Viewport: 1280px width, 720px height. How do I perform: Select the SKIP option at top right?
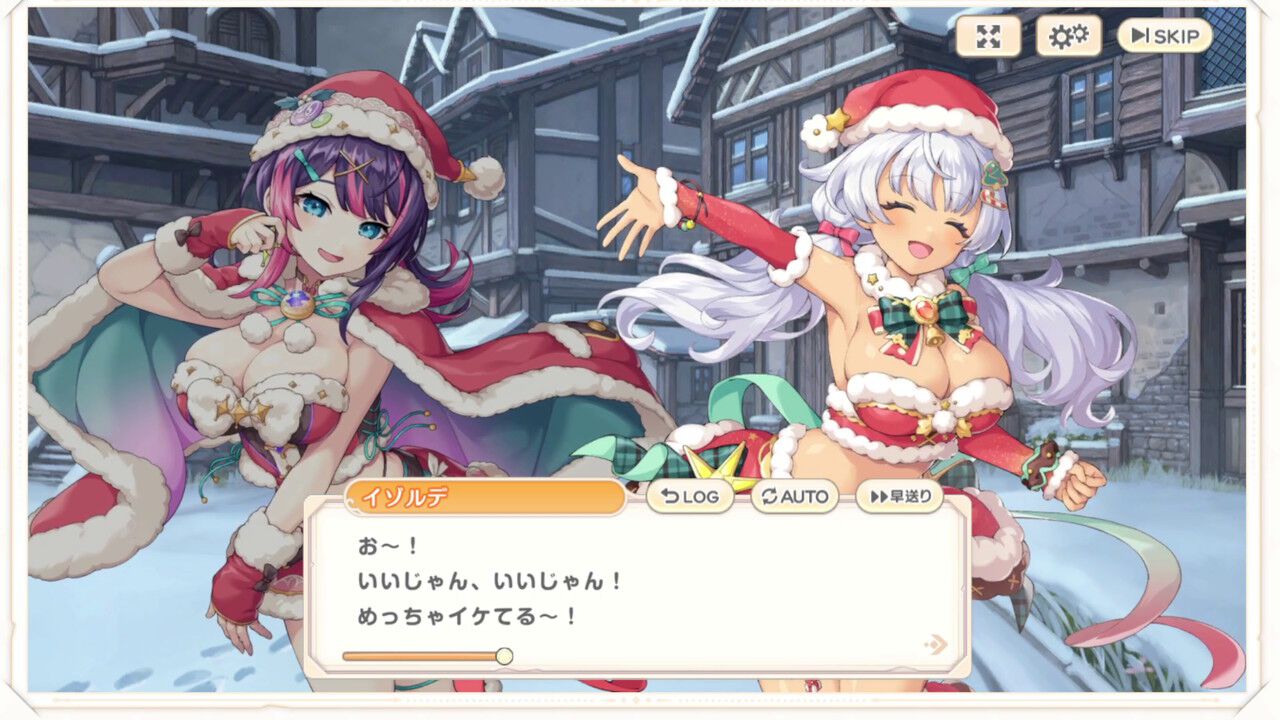(1163, 36)
